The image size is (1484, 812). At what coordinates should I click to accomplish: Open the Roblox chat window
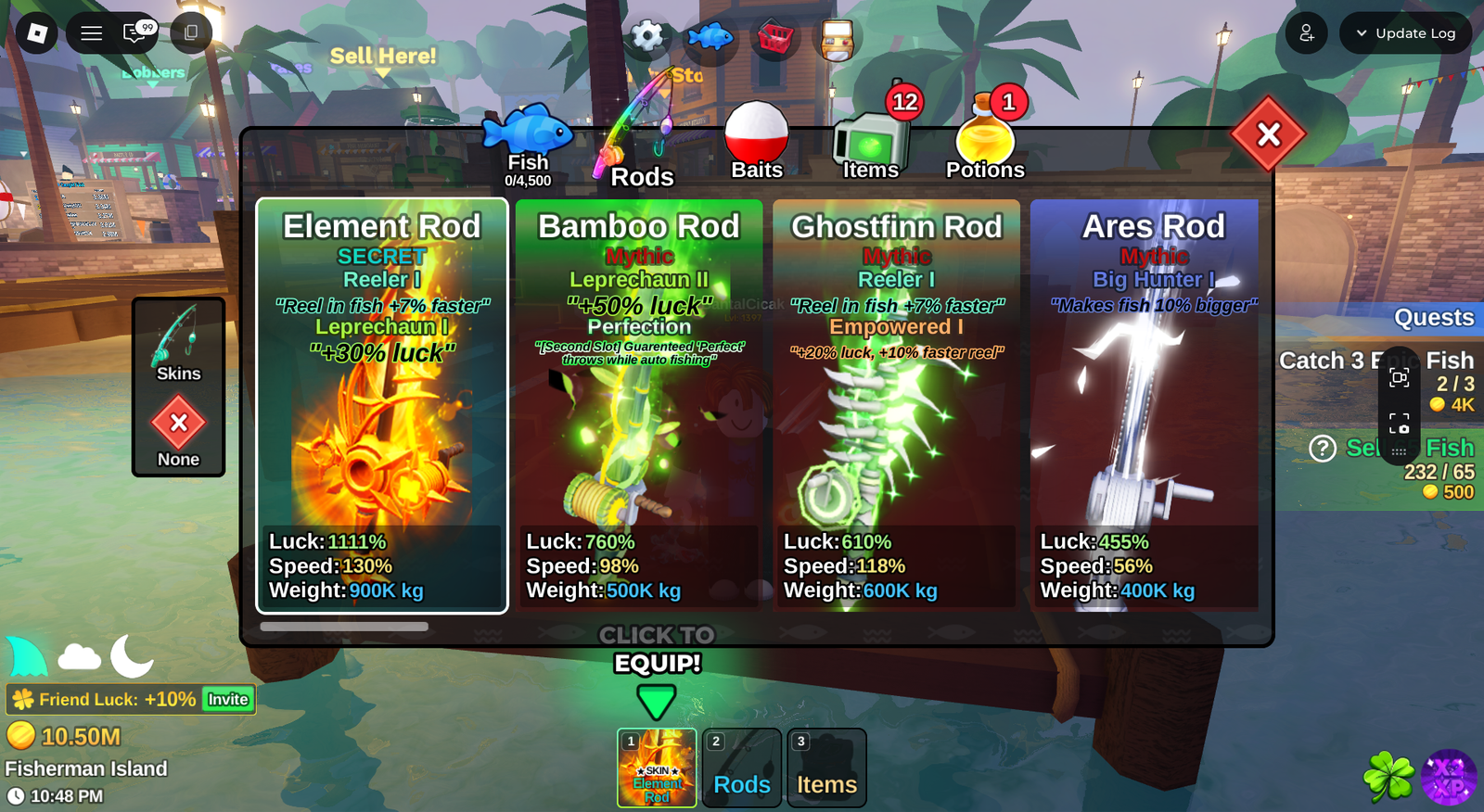(x=134, y=33)
